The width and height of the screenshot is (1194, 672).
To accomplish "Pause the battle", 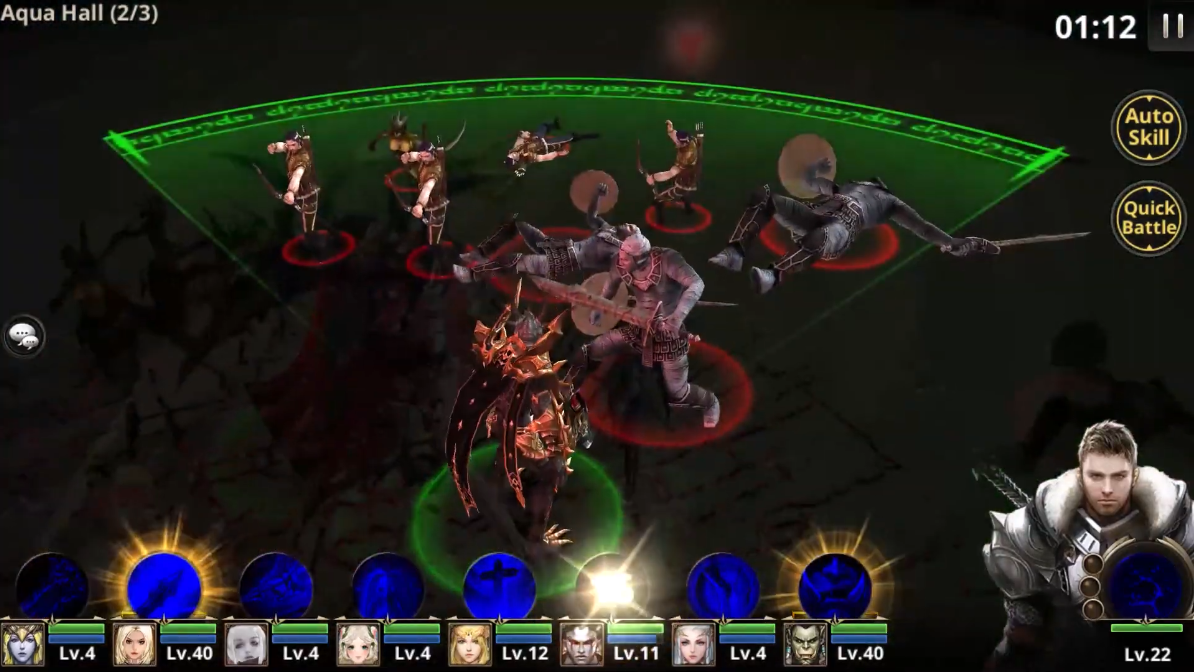I will 1171,26.
